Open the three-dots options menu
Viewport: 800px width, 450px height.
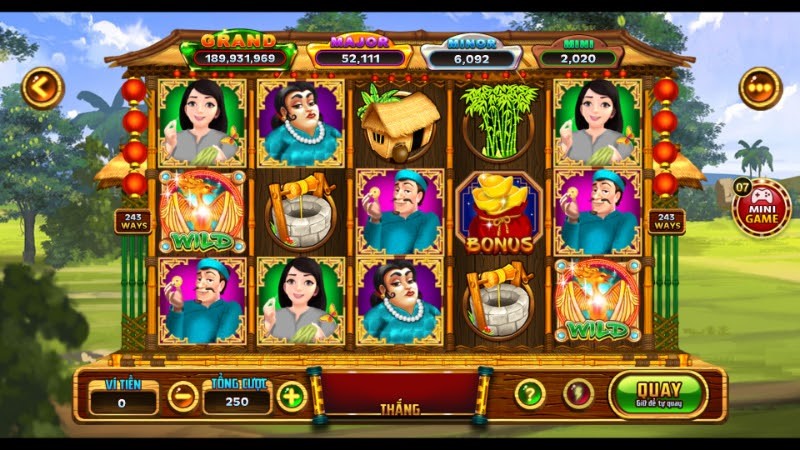[x=760, y=88]
